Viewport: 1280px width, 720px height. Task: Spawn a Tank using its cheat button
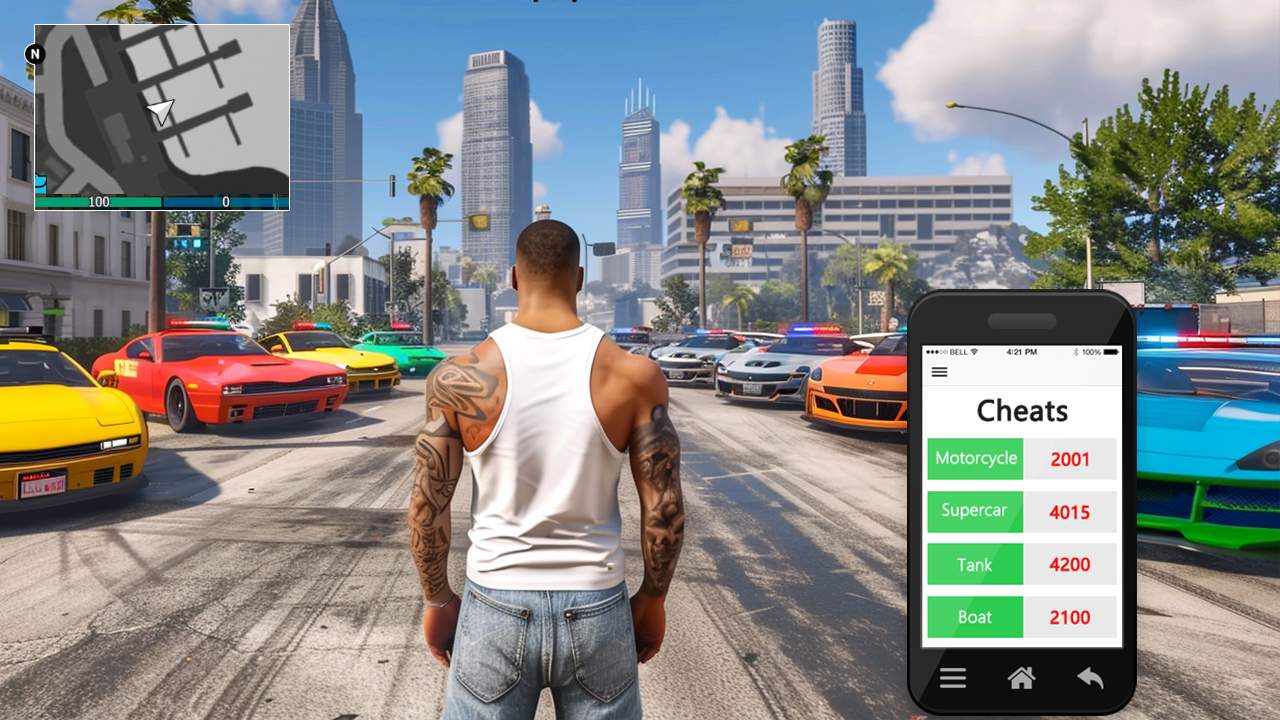click(975, 564)
